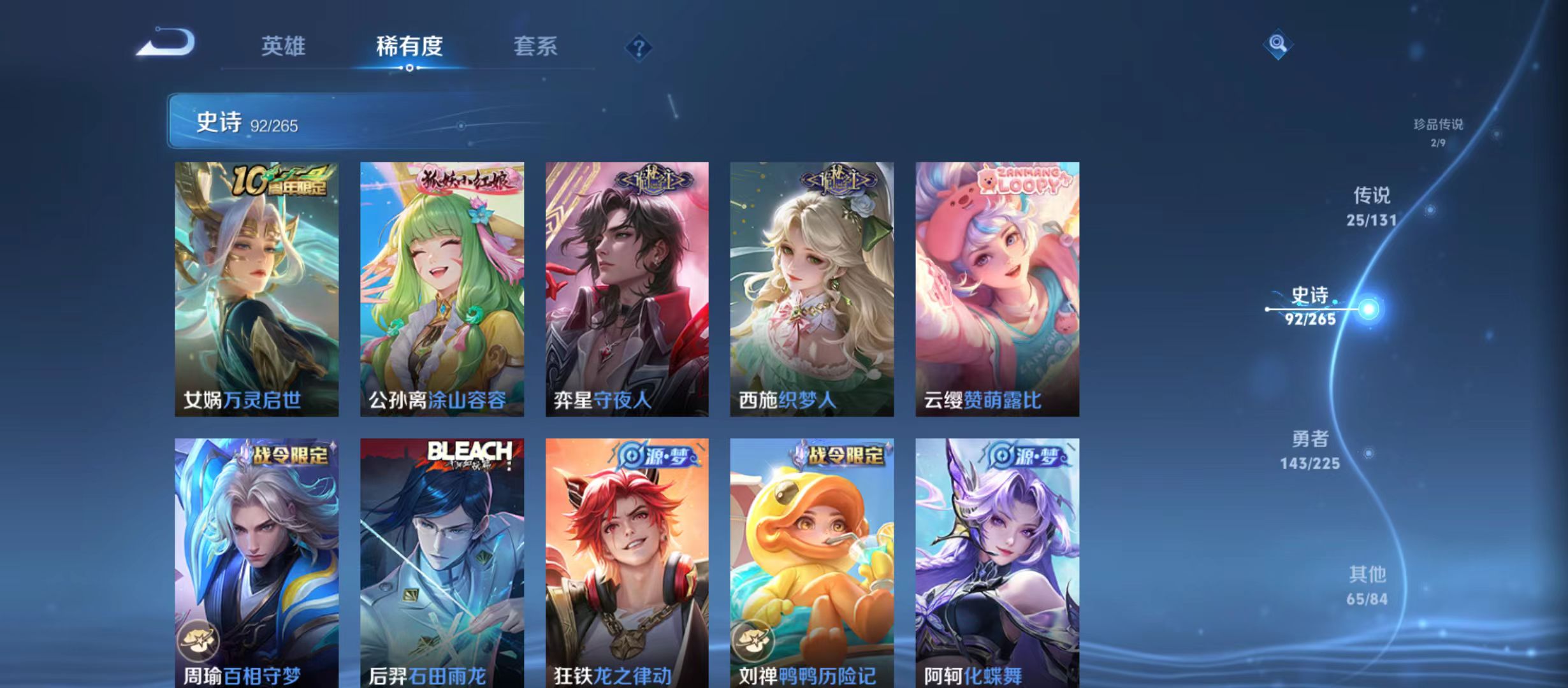Image resolution: width=1568 pixels, height=688 pixels.
Task: Open the help question mark icon
Action: [639, 46]
